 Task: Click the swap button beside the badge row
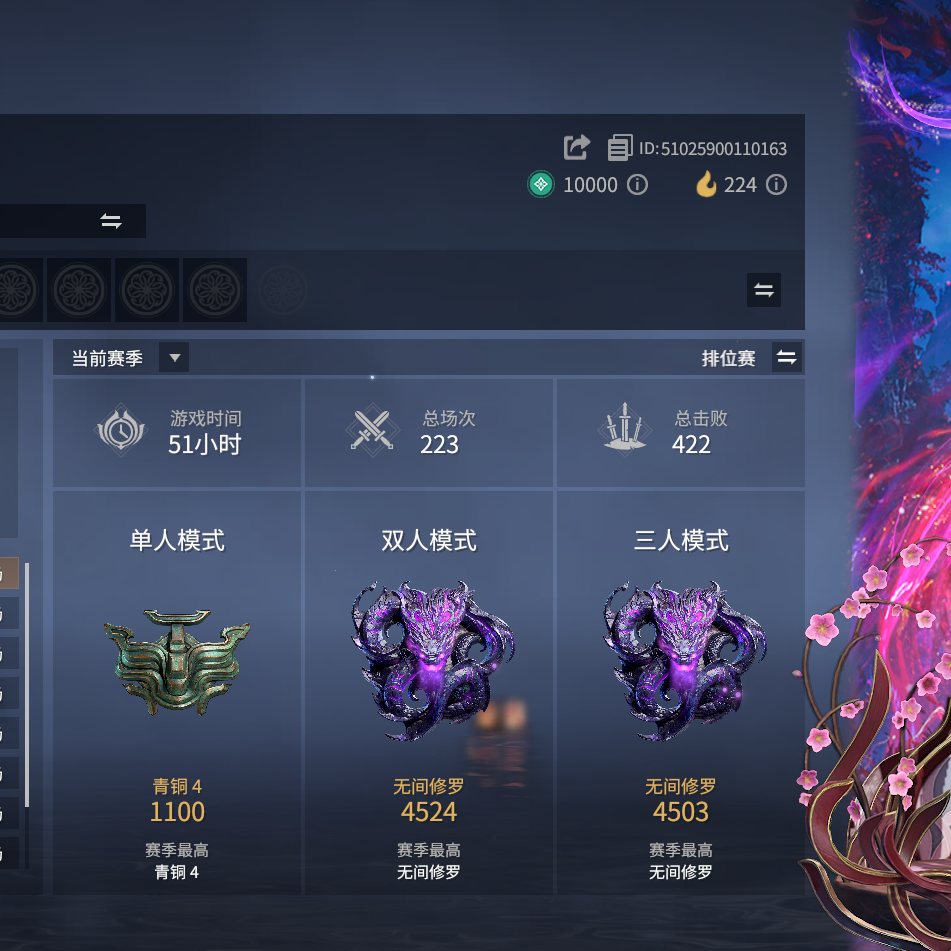coord(764,290)
